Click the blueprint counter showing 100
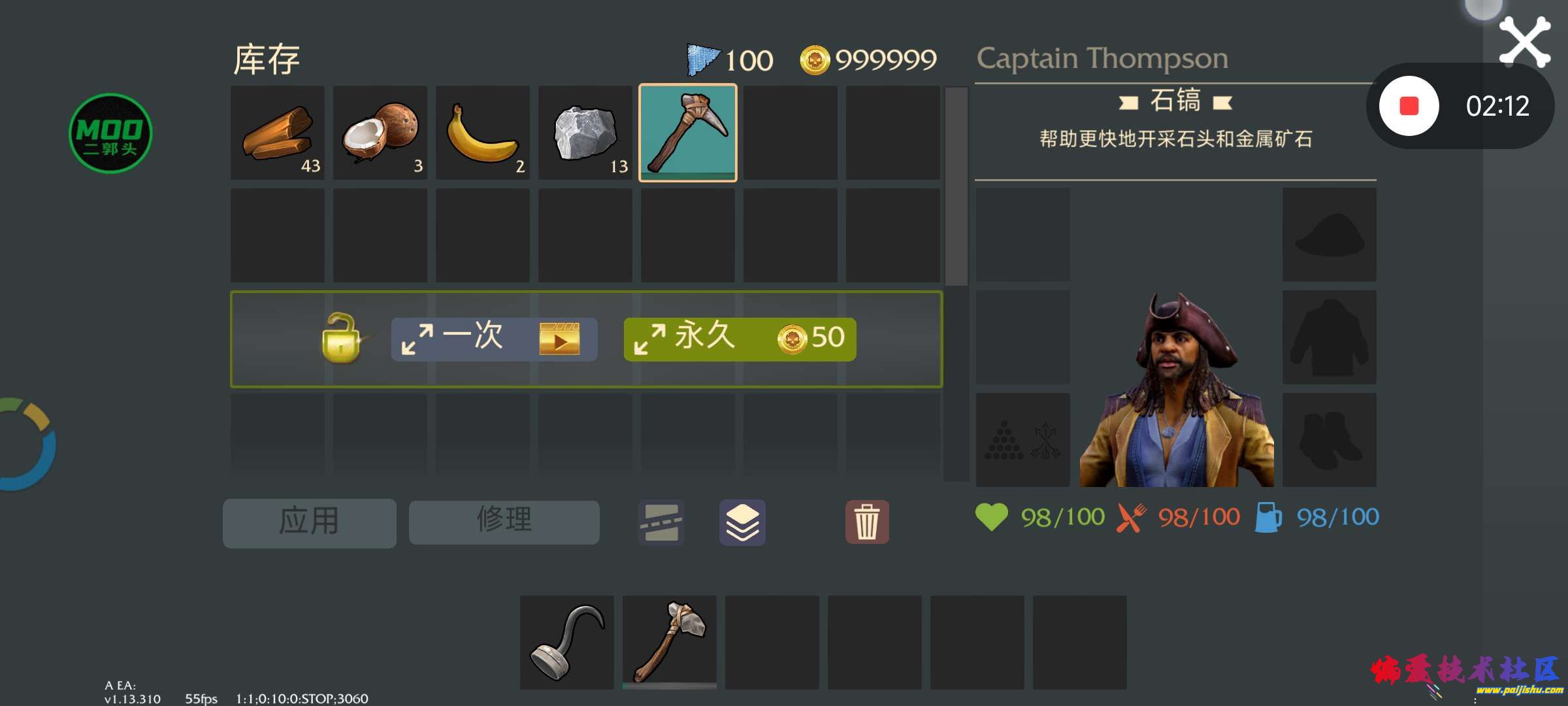This screenshot has width=1568, height=706. tap(728, 59)
